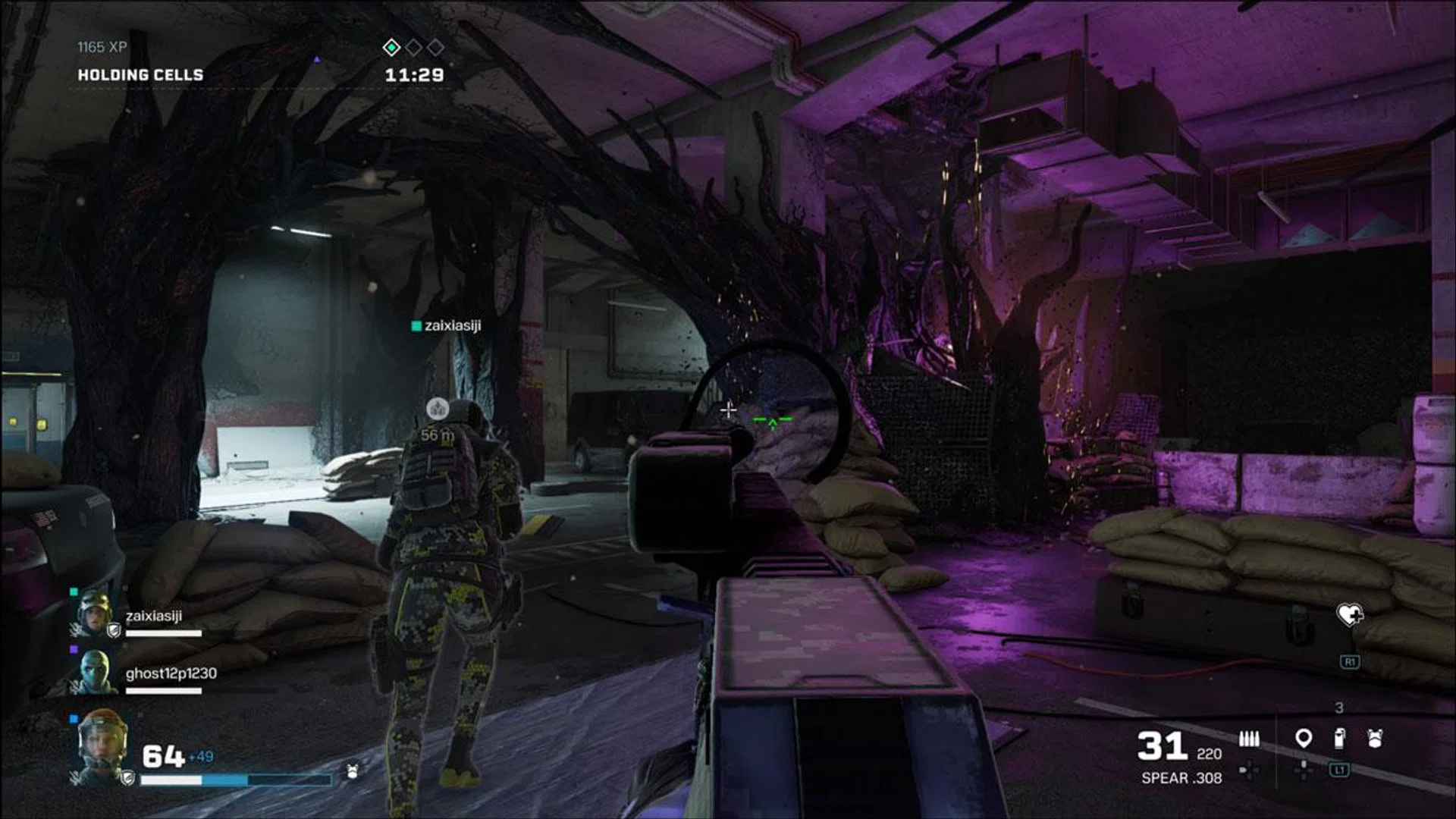The width and height of the screenshot is (1456, 819).
Task: Select the body armor vest icon by the grenade
Action: pyautogui.click(x=1375, y=738)
